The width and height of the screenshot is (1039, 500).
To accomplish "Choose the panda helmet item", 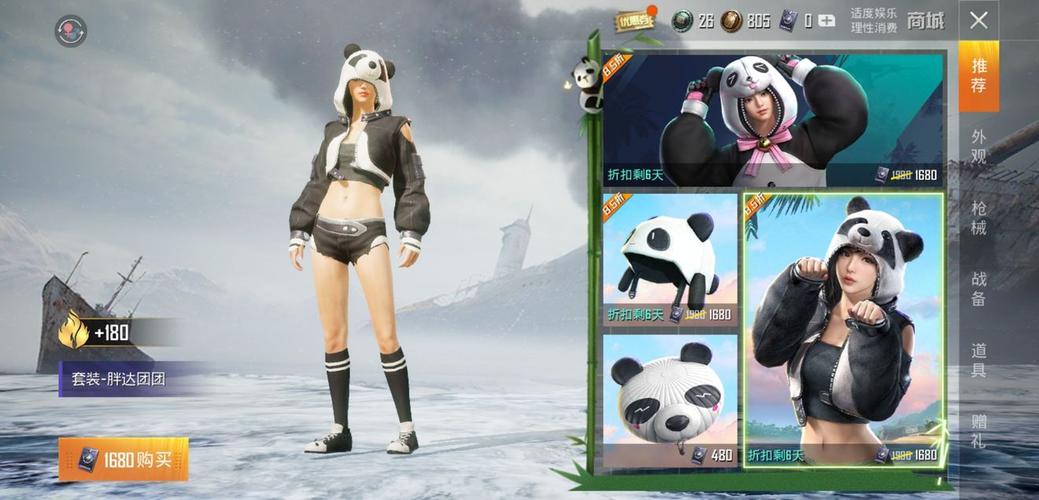I will coord(669,258).
